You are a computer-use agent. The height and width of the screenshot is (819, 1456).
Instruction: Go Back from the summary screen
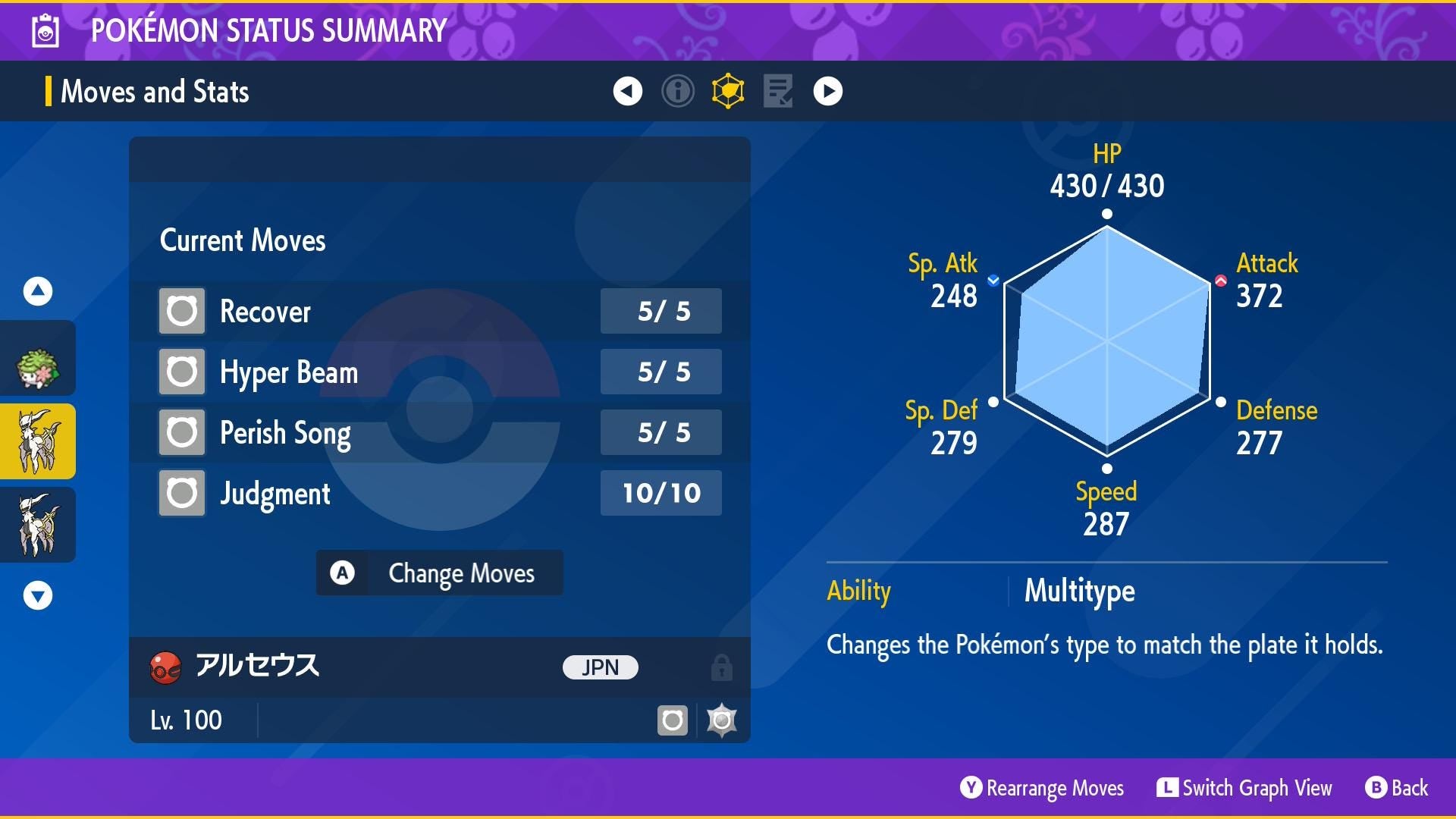(1397, 788)
